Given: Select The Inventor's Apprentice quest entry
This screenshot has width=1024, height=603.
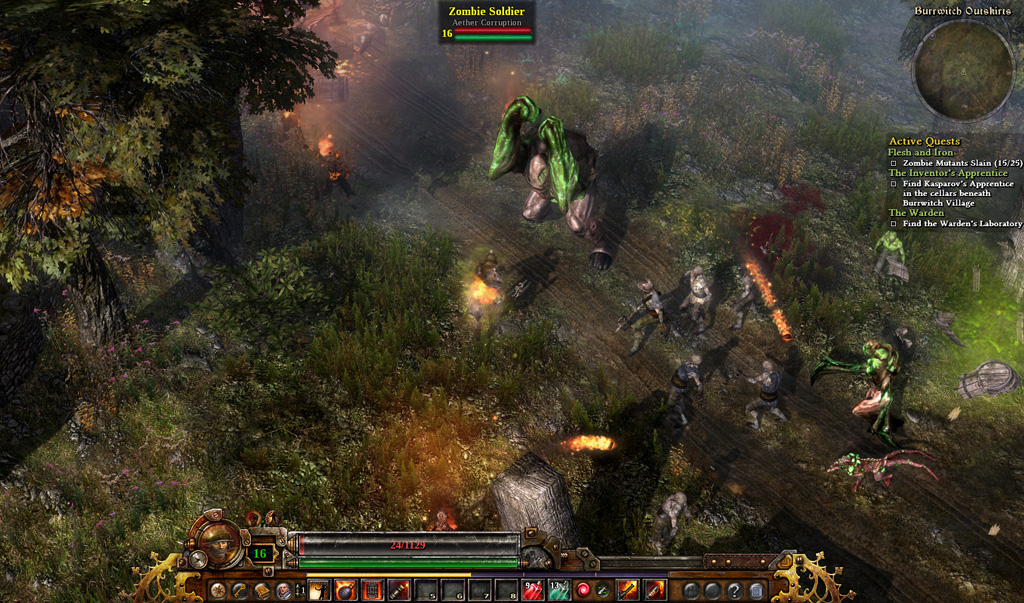Looking at the screenshot, I should pos(947,173).
